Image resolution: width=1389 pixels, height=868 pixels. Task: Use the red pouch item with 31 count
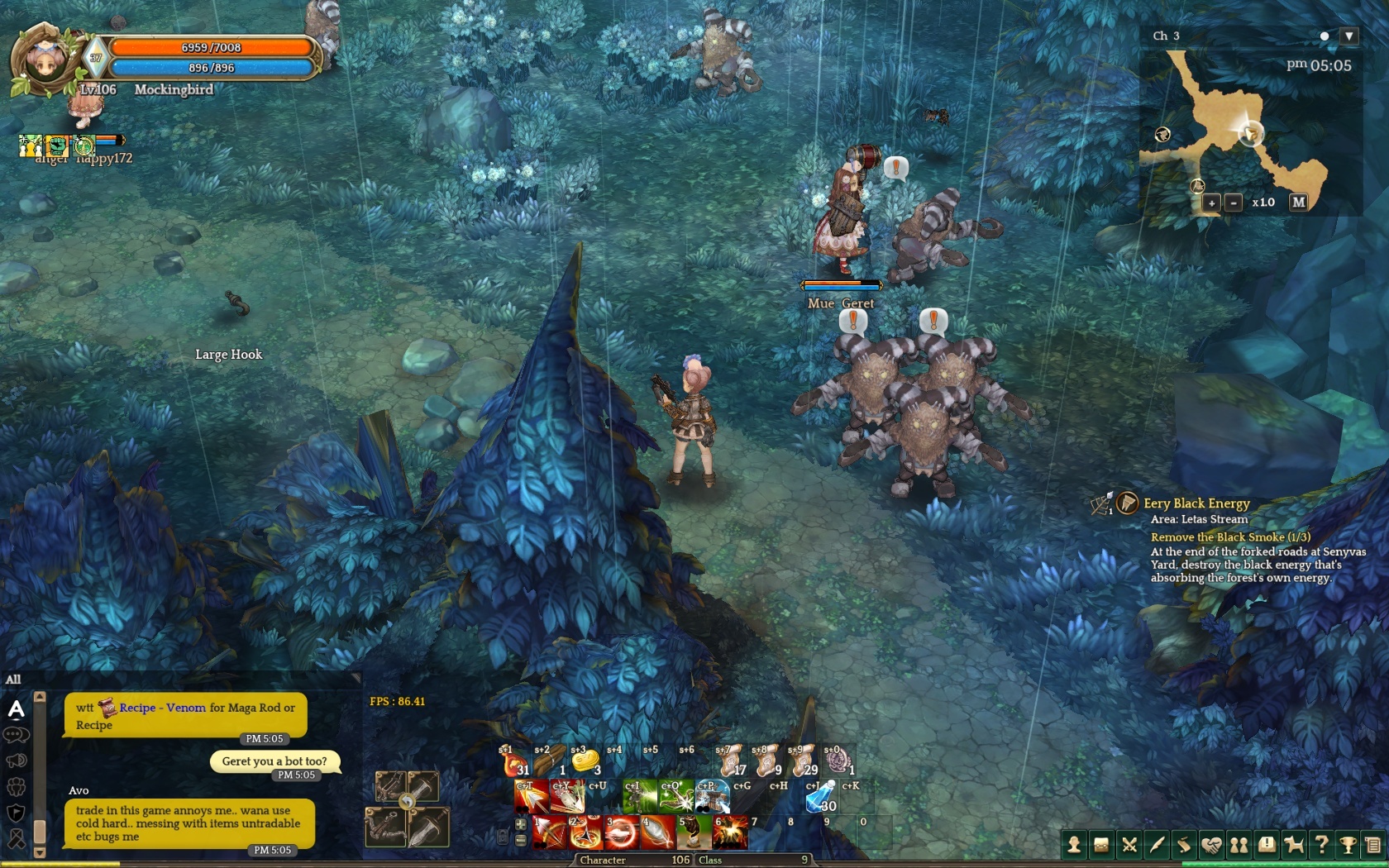[513, 761]
